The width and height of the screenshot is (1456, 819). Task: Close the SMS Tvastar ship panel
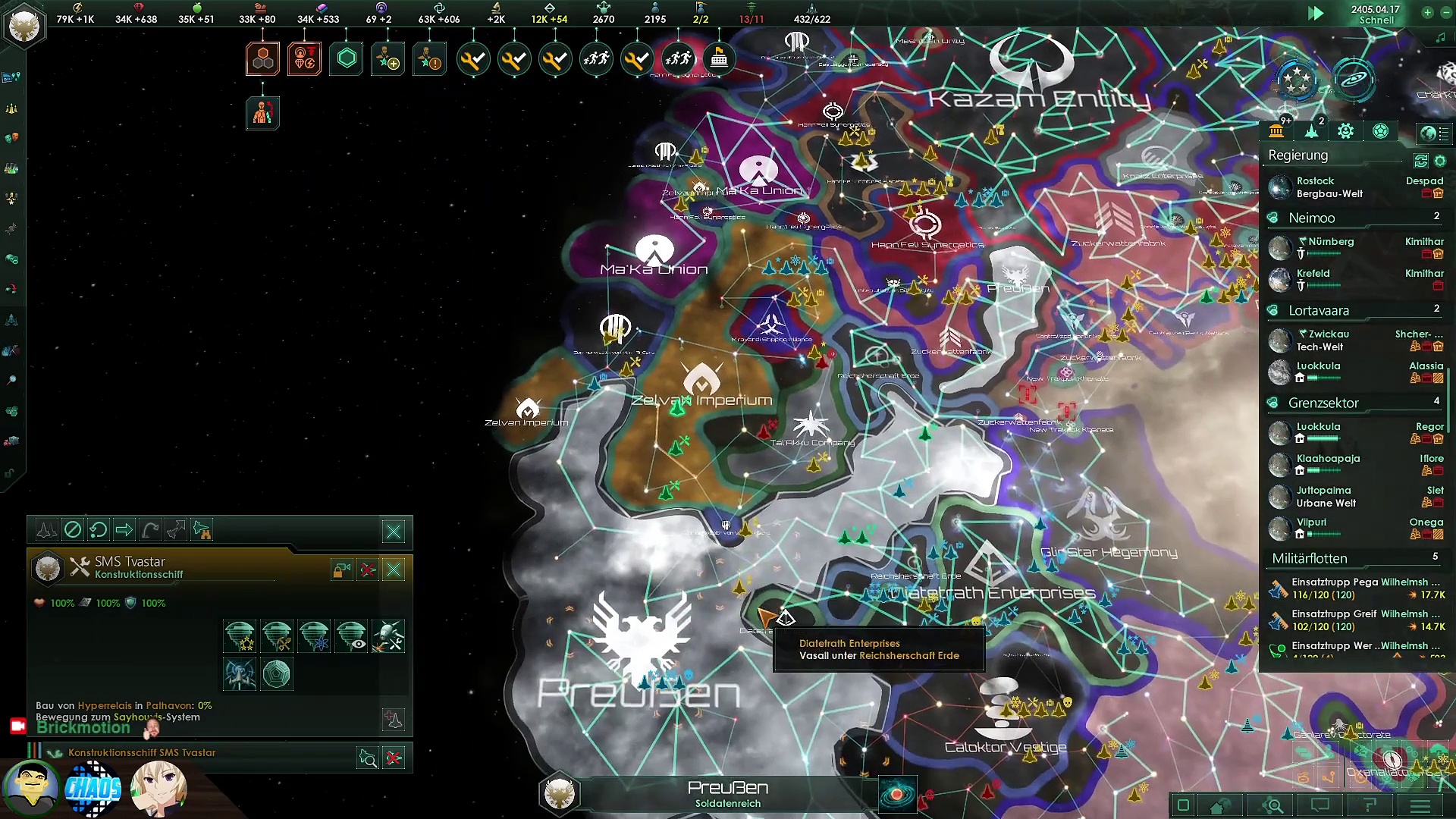coord(394,570)
